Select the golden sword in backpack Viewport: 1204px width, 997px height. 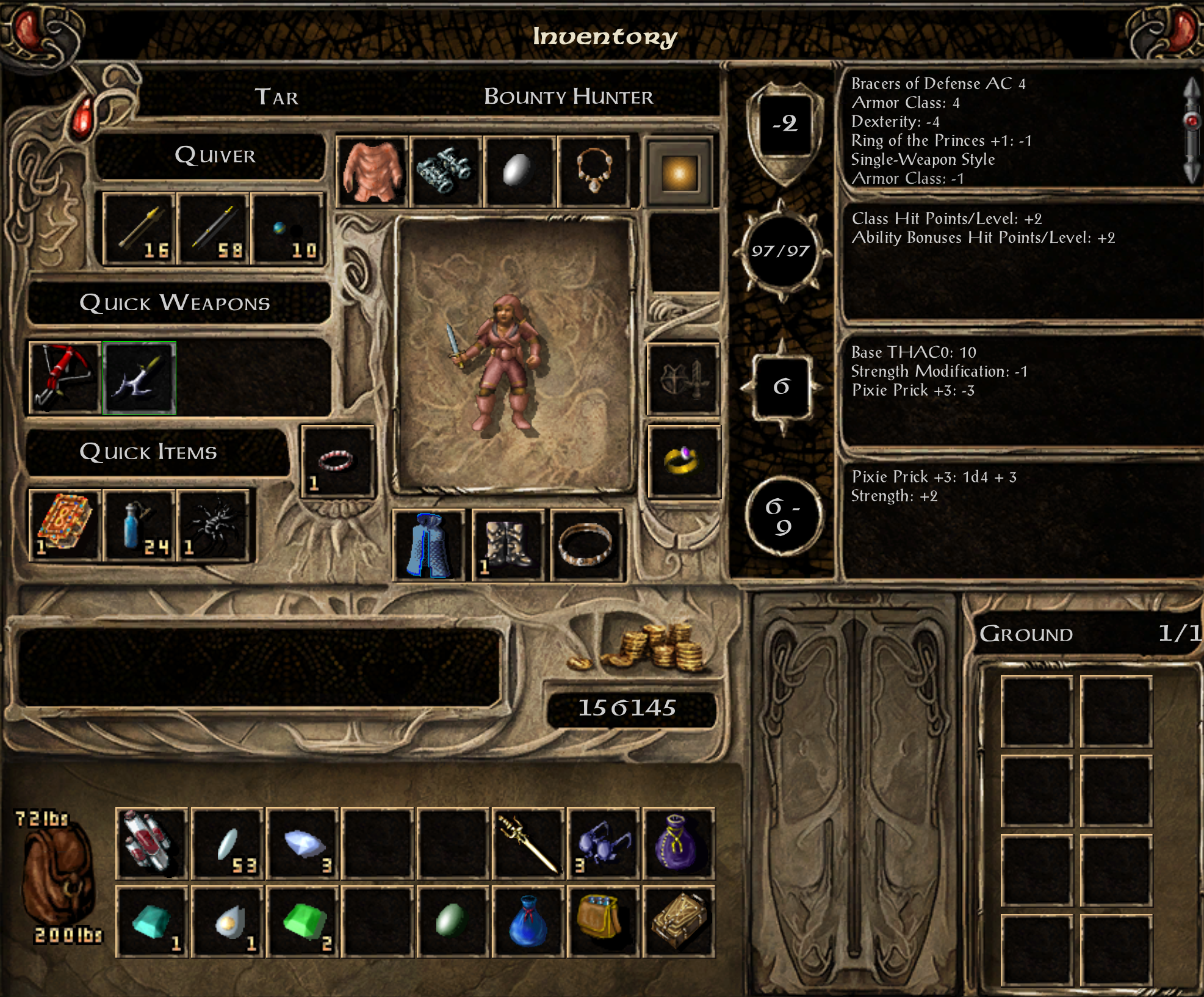coord(528,844)
